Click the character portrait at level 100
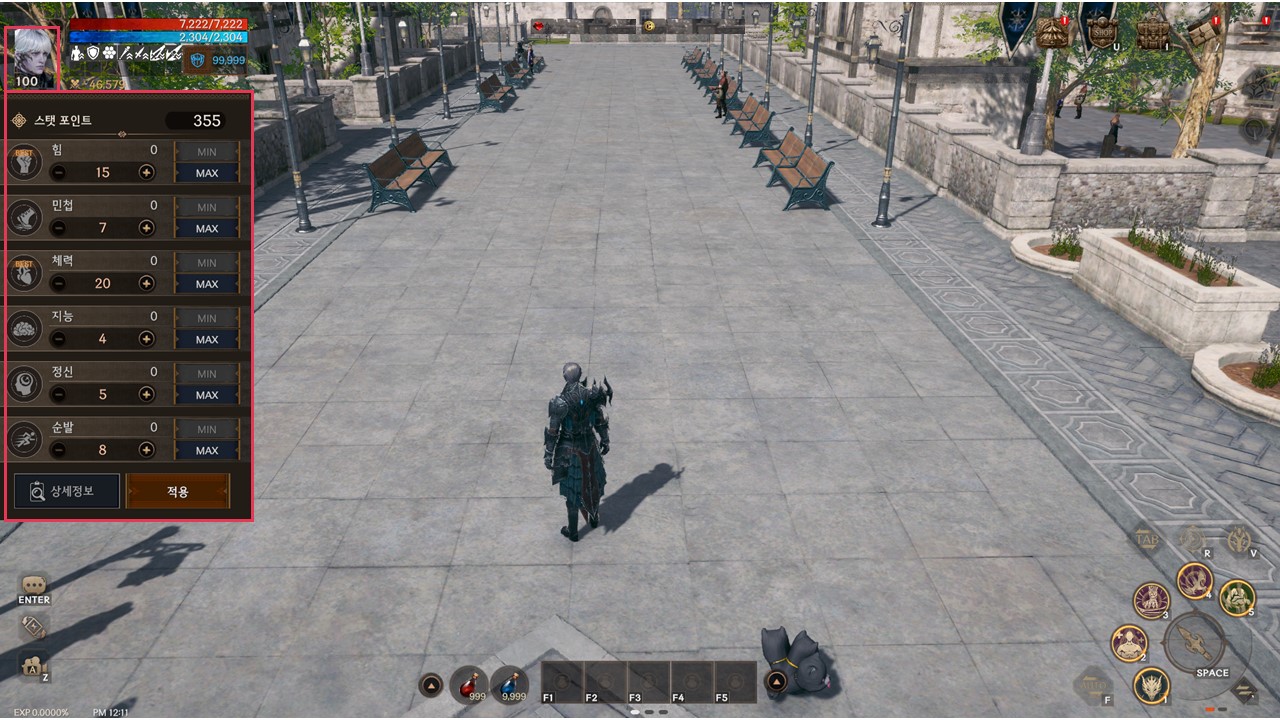1280x720 pixels. 33,57
